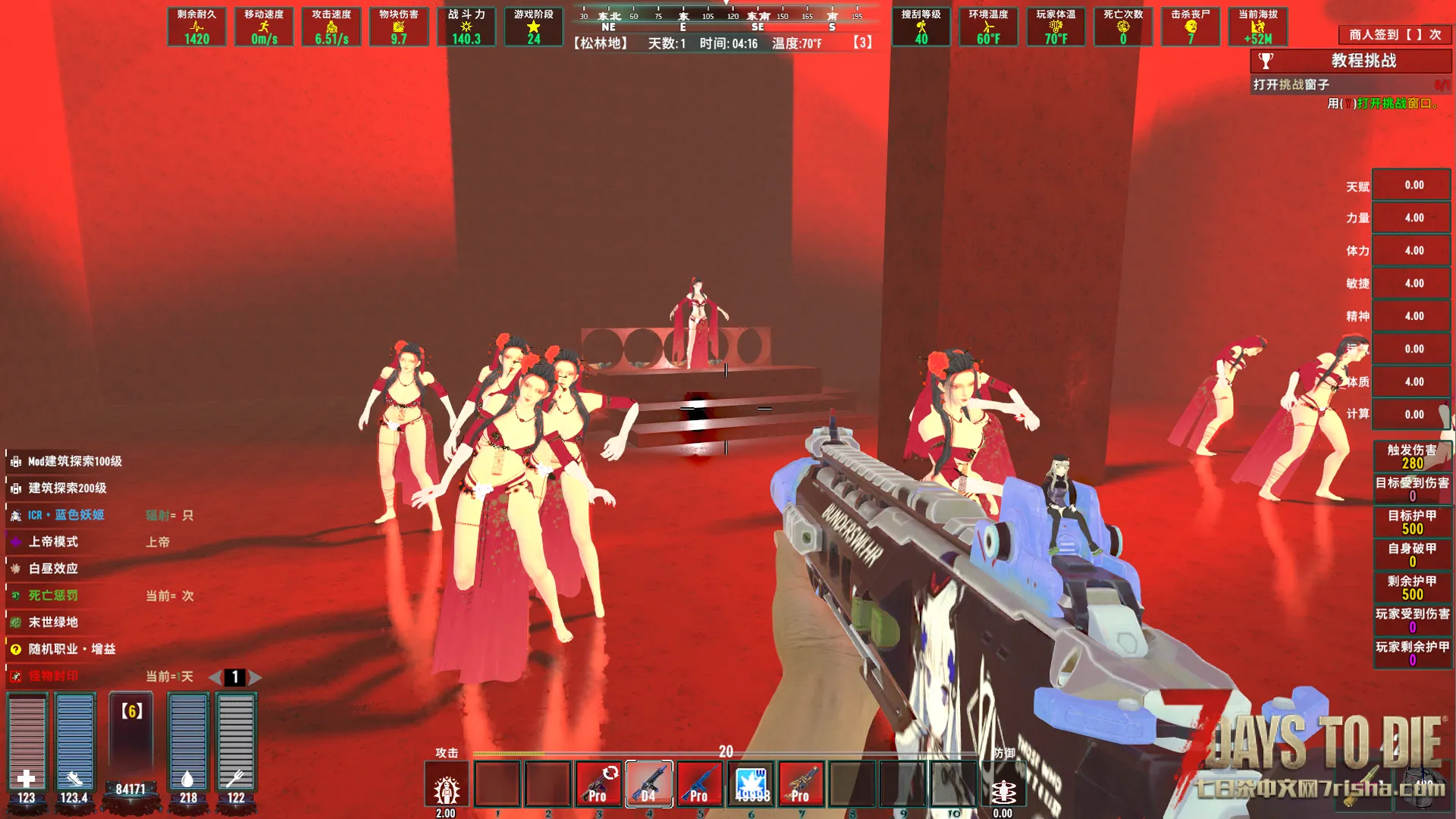Select the Mod建筑探索100级 buff entry
Screen dimensions: 1456x819
[x=74, y=461]
